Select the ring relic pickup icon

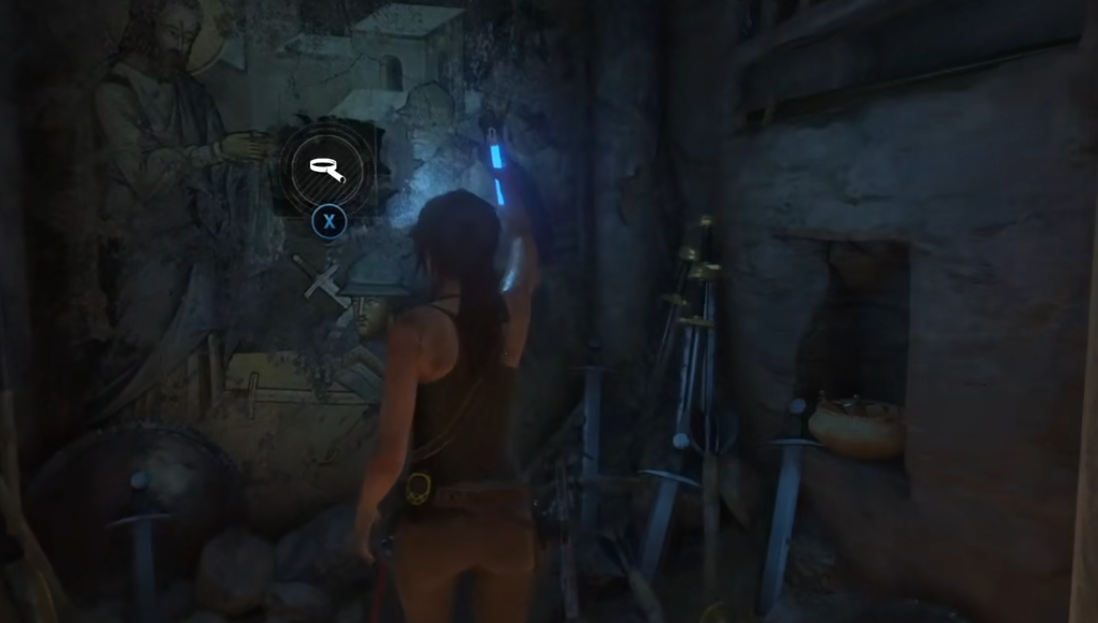pyautogui.click(x=327, y=168)
